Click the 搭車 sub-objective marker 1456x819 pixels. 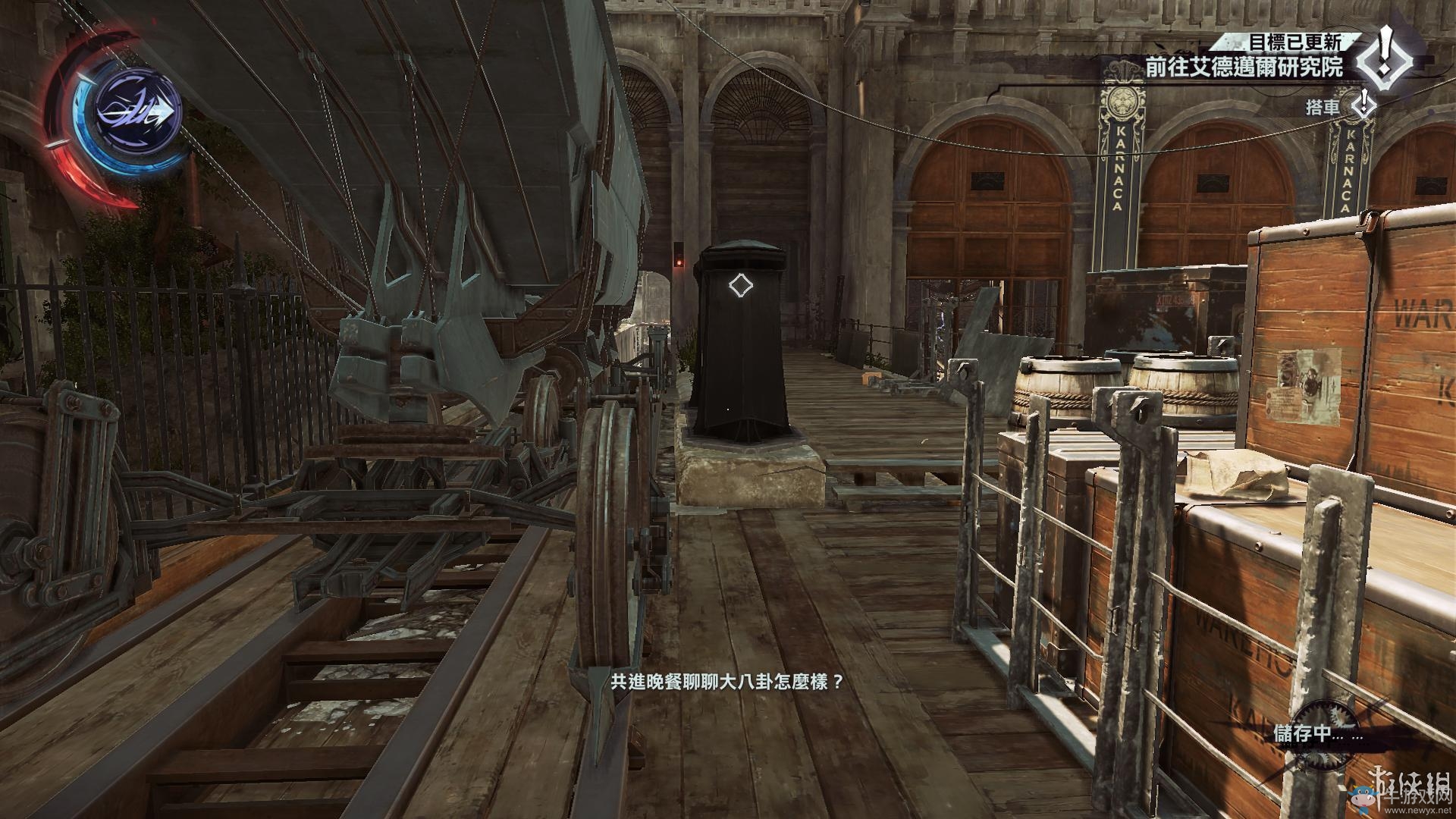[x=1364, y=105]
